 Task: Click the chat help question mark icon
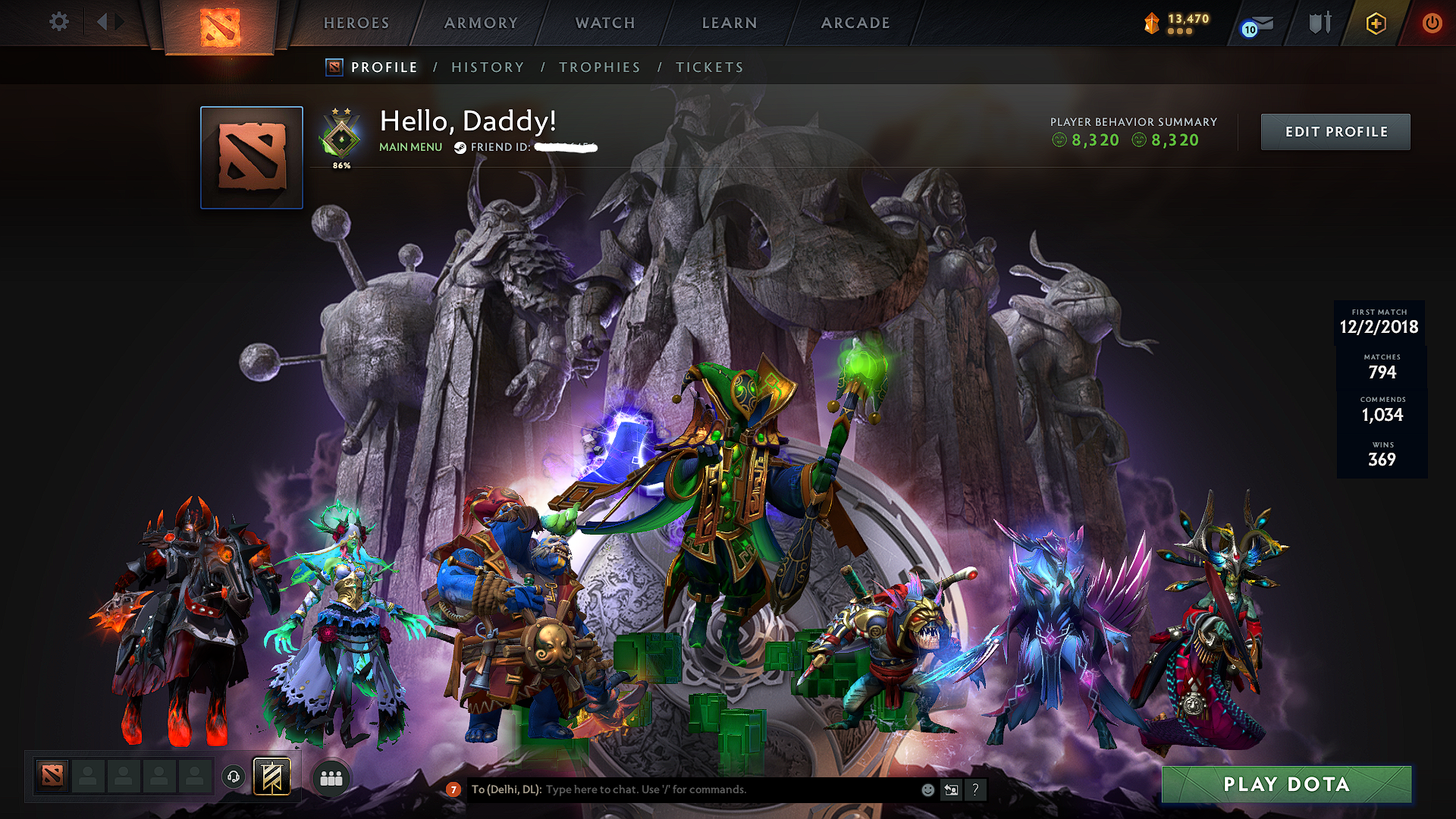point(975,790)
